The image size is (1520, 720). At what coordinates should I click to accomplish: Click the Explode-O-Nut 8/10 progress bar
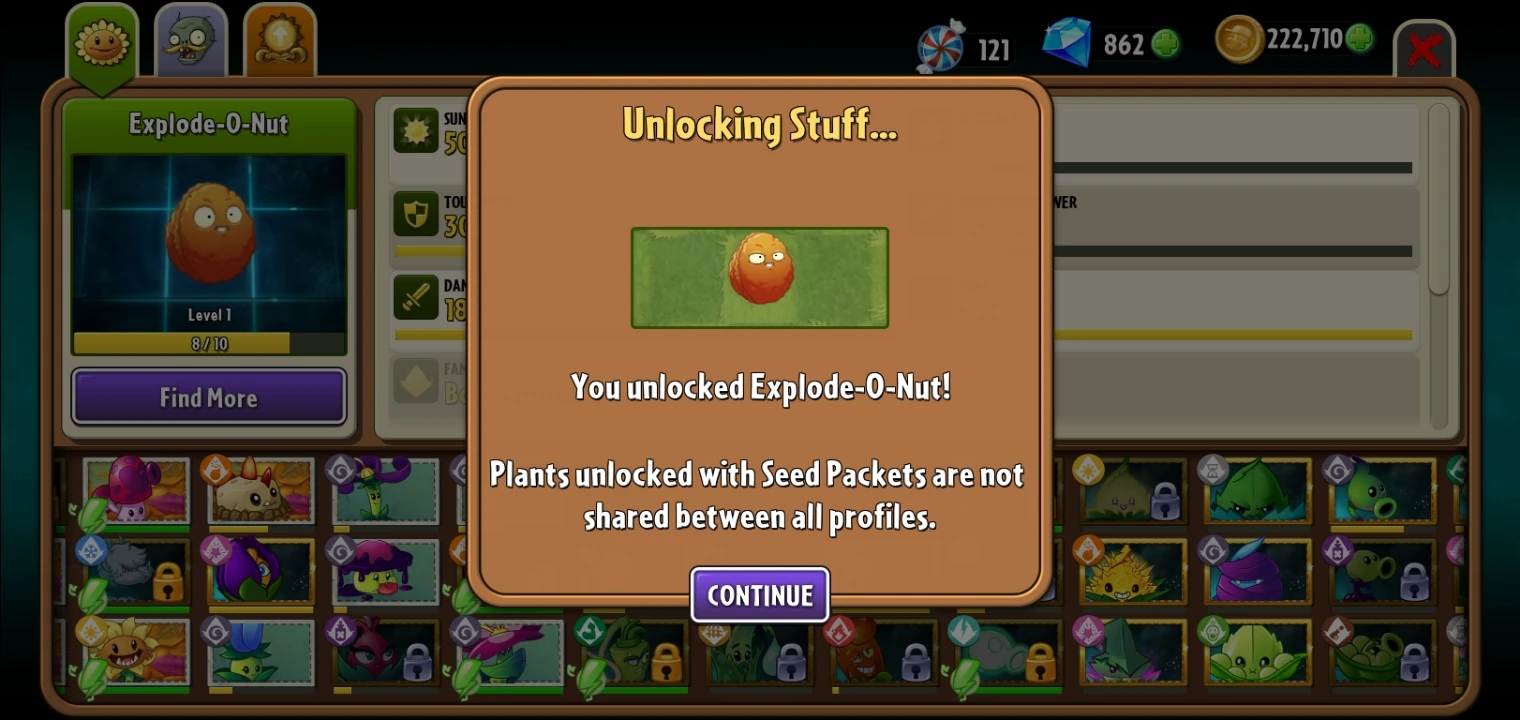tap(208, 342)
